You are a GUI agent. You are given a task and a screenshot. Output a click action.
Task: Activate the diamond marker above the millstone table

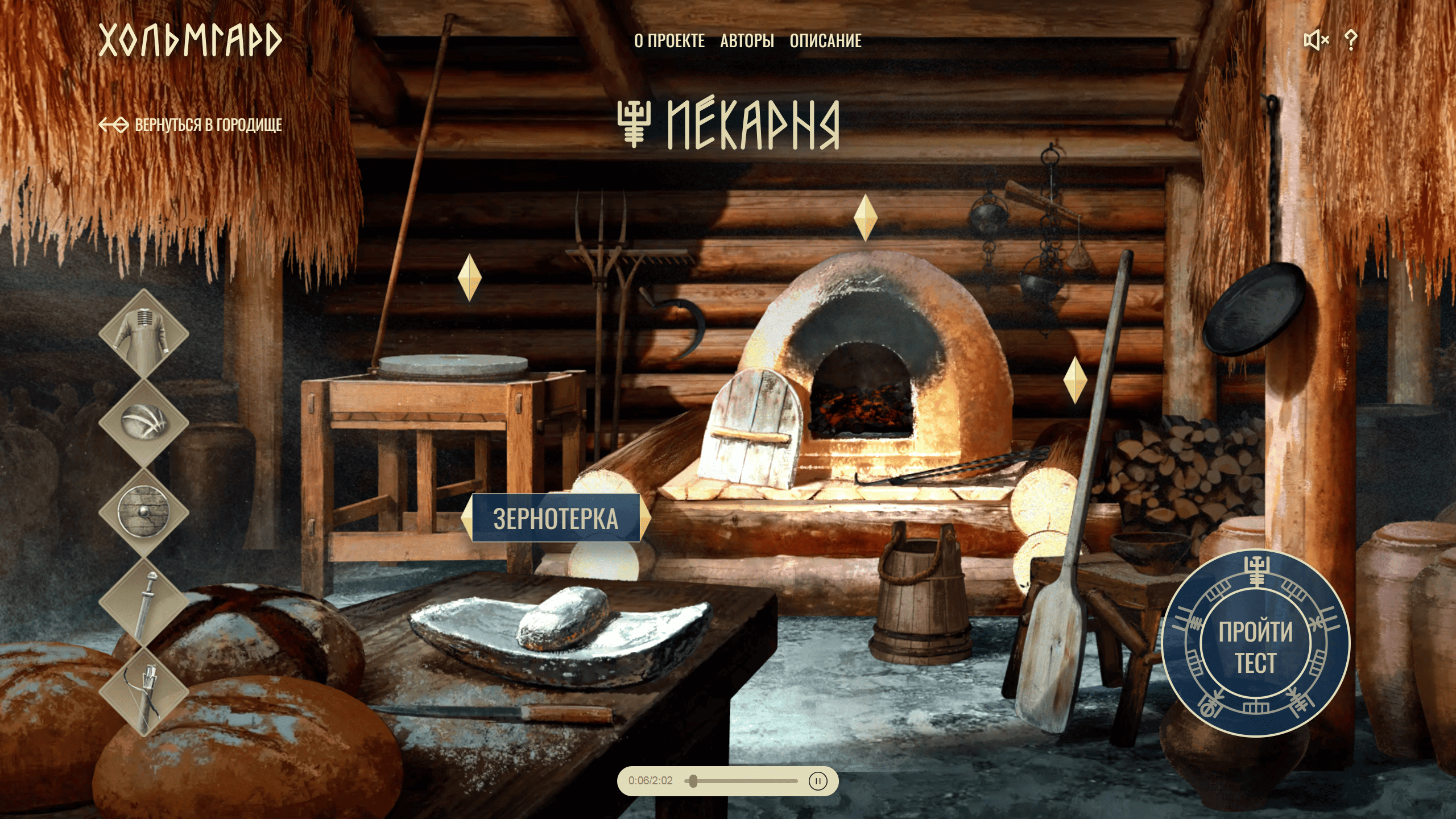[x=469, y=278]
